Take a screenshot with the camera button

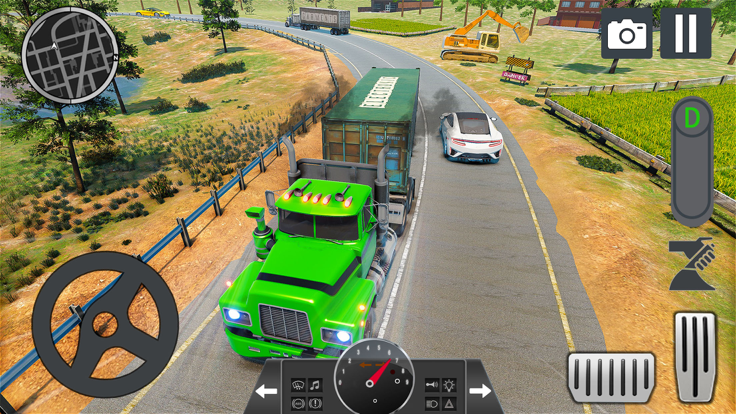pos(627,35)
